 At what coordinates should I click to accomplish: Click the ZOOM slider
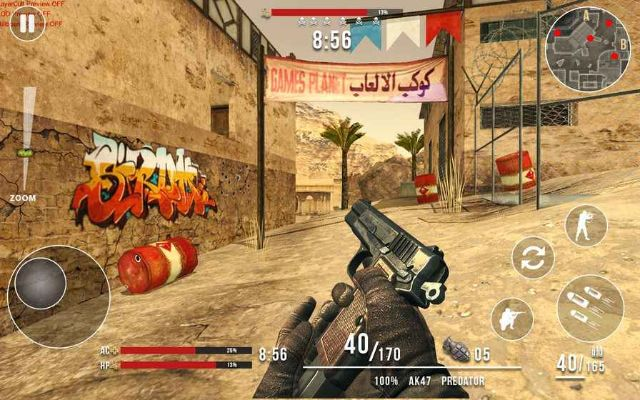(x=28, y=140)
